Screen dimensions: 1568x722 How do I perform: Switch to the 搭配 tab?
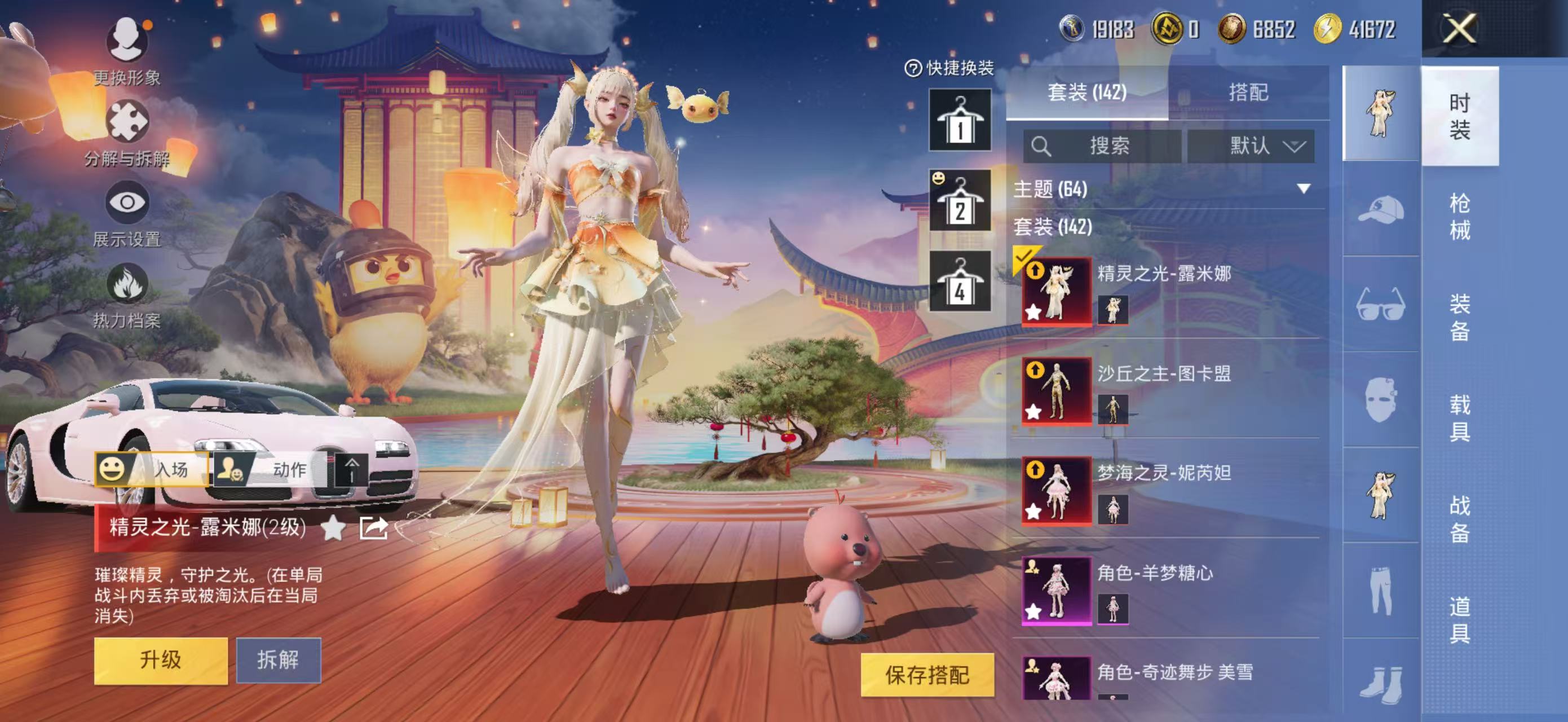tap(1248, 93)
